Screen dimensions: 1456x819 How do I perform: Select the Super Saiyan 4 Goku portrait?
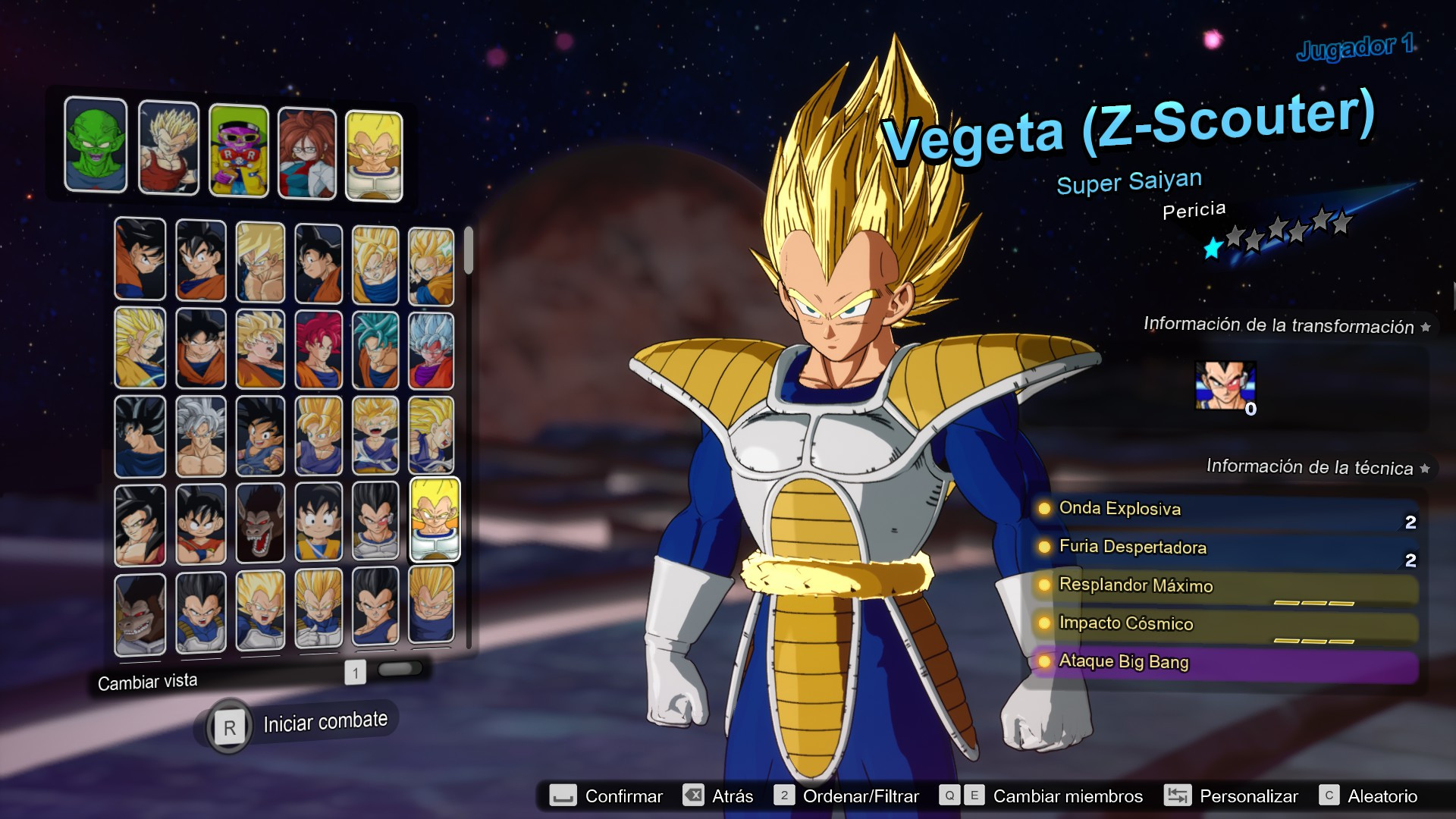click(140, 523)
